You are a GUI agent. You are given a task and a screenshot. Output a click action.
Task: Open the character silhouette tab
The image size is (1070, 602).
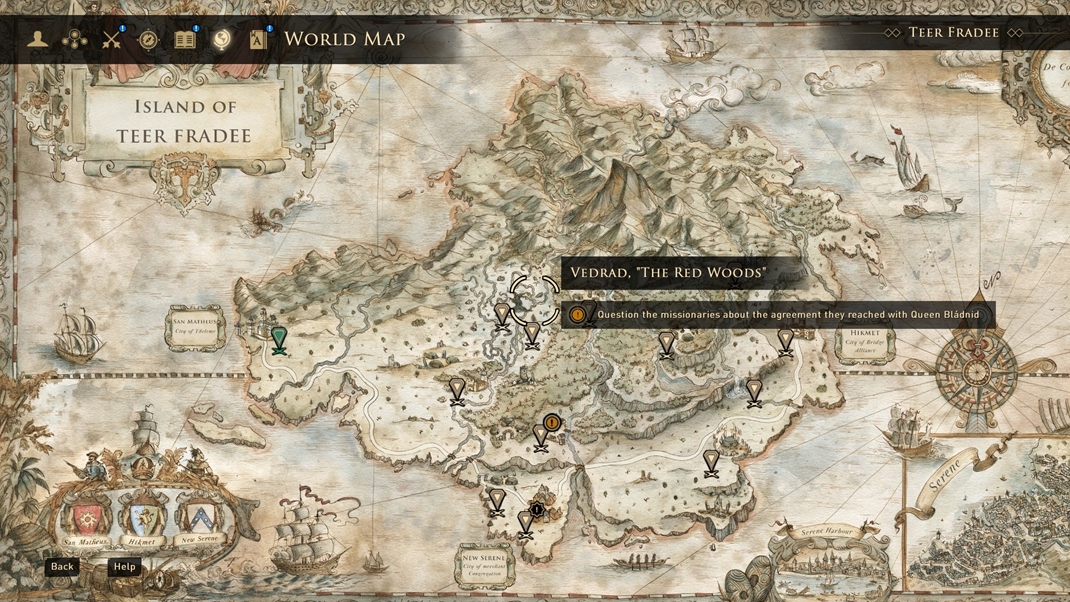38,39
